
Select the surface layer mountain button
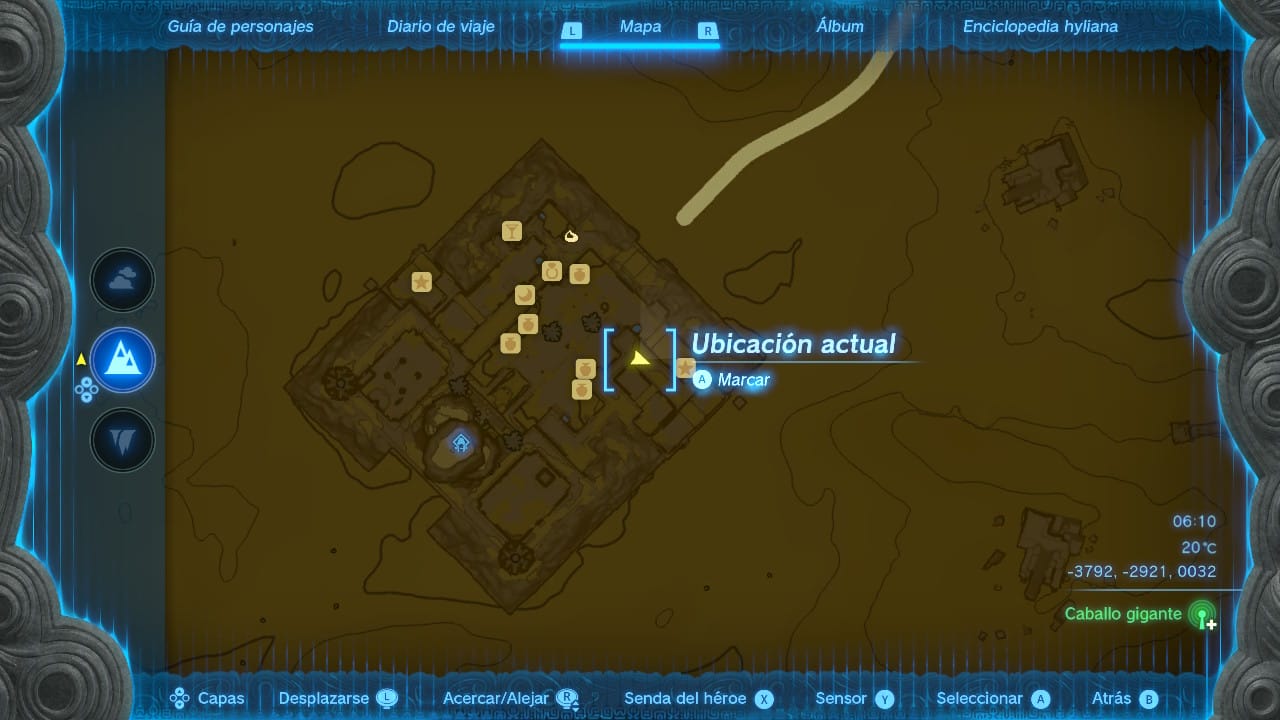click(123, 360)
